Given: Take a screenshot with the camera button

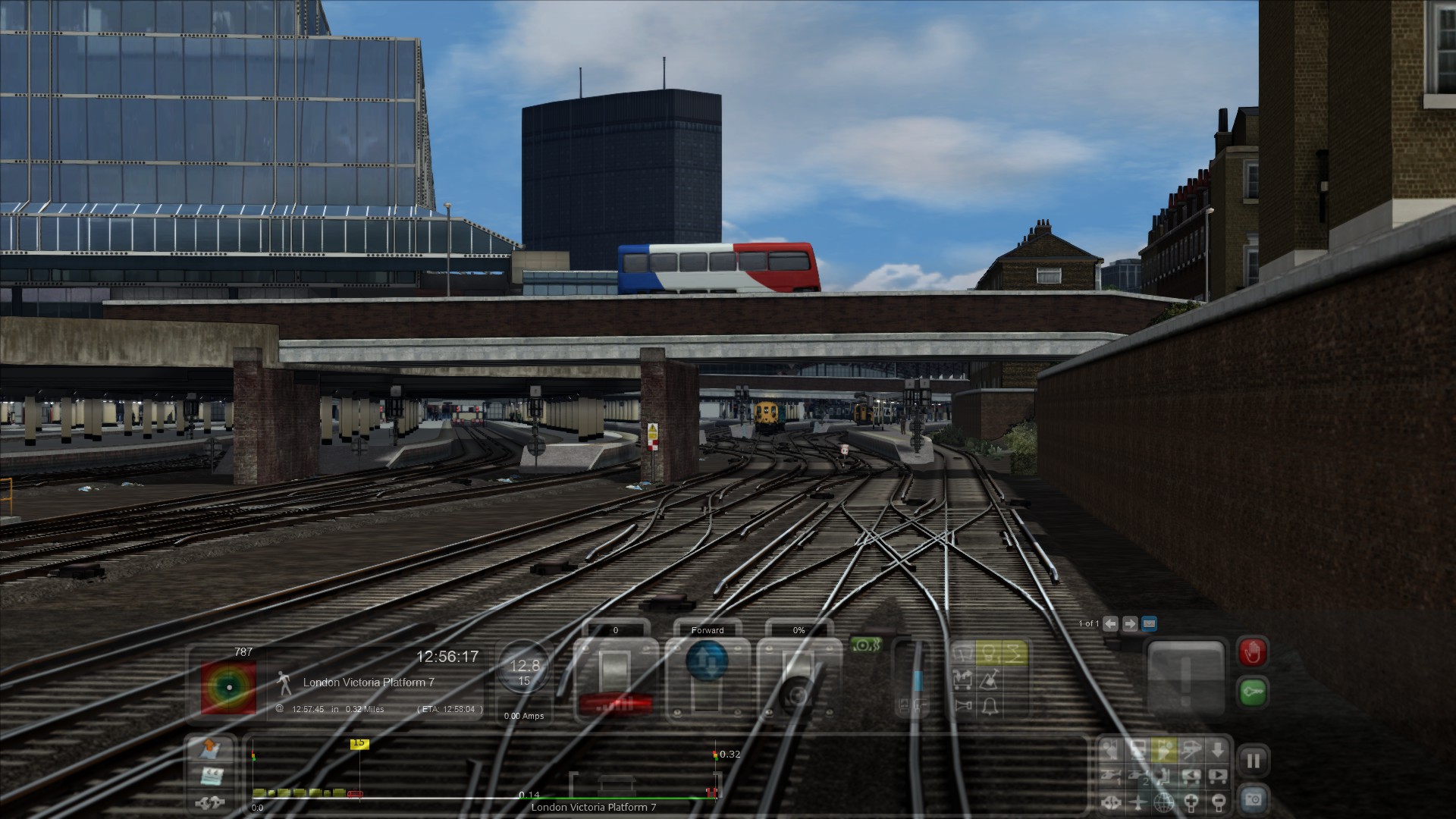Looking at the screenshot, I should (x=1253, y=799).
